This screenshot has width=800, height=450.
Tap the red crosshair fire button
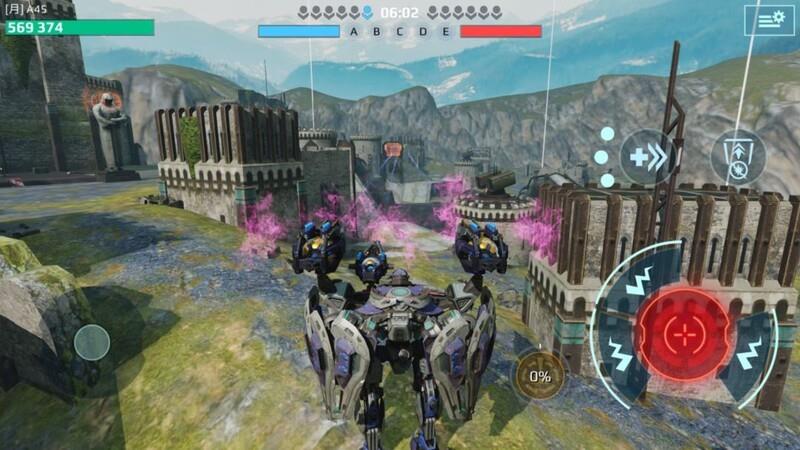(684, 333)
